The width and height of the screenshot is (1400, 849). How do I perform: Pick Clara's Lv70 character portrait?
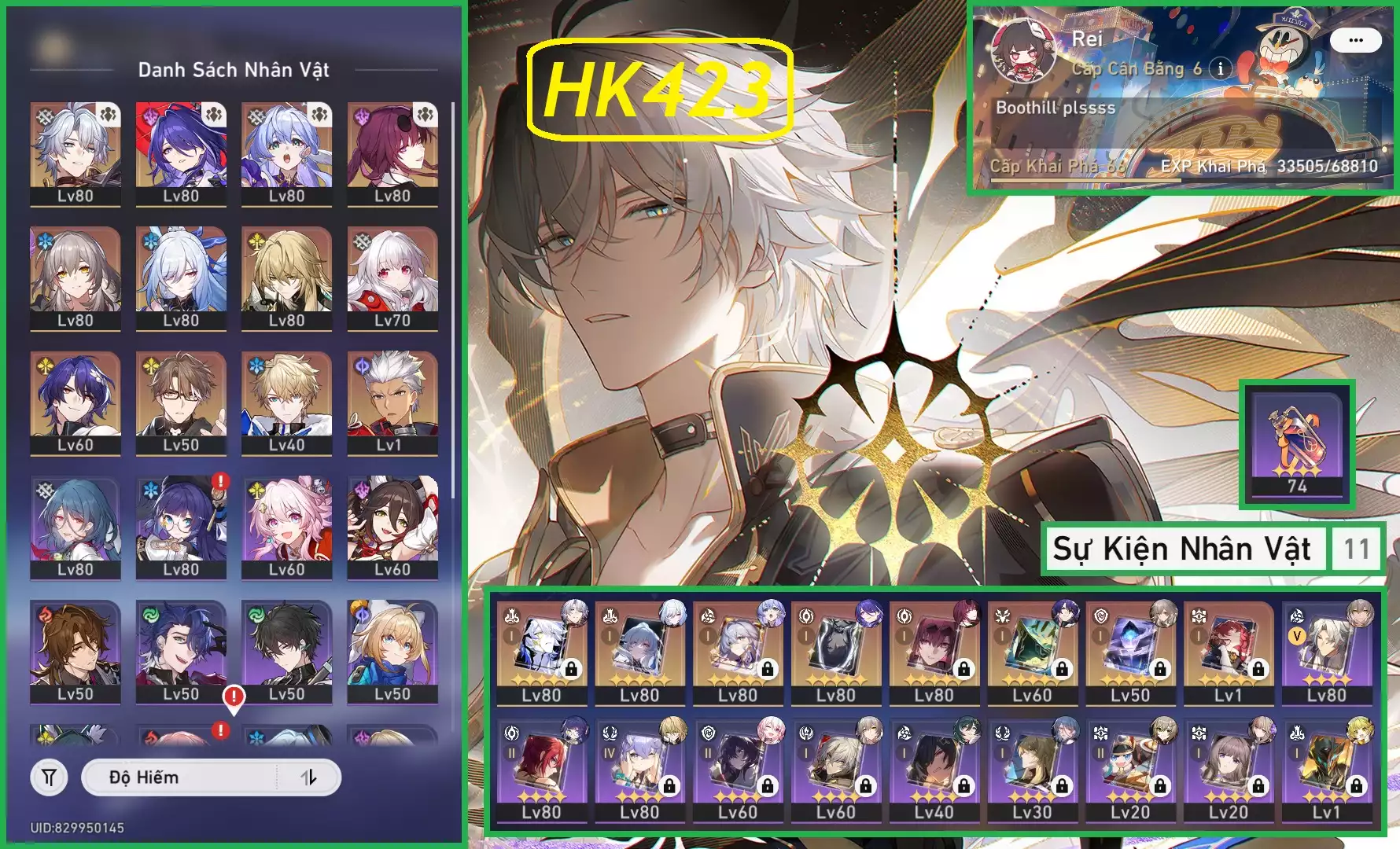392,277
